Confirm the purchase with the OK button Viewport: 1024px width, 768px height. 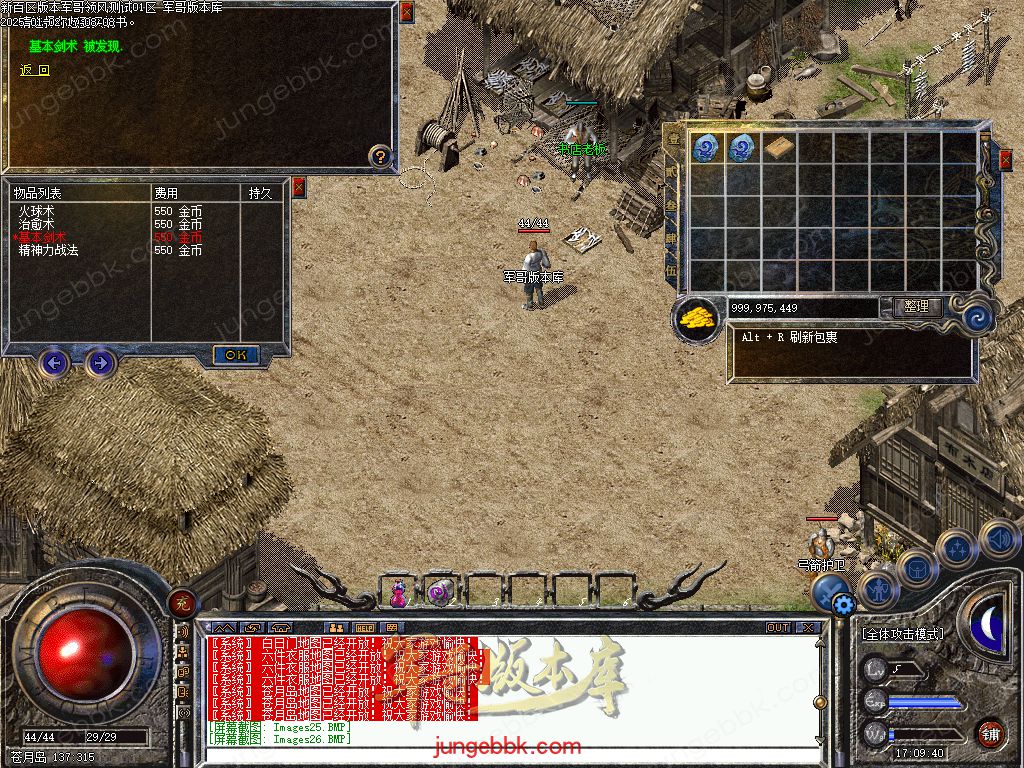tap(236, 355)
